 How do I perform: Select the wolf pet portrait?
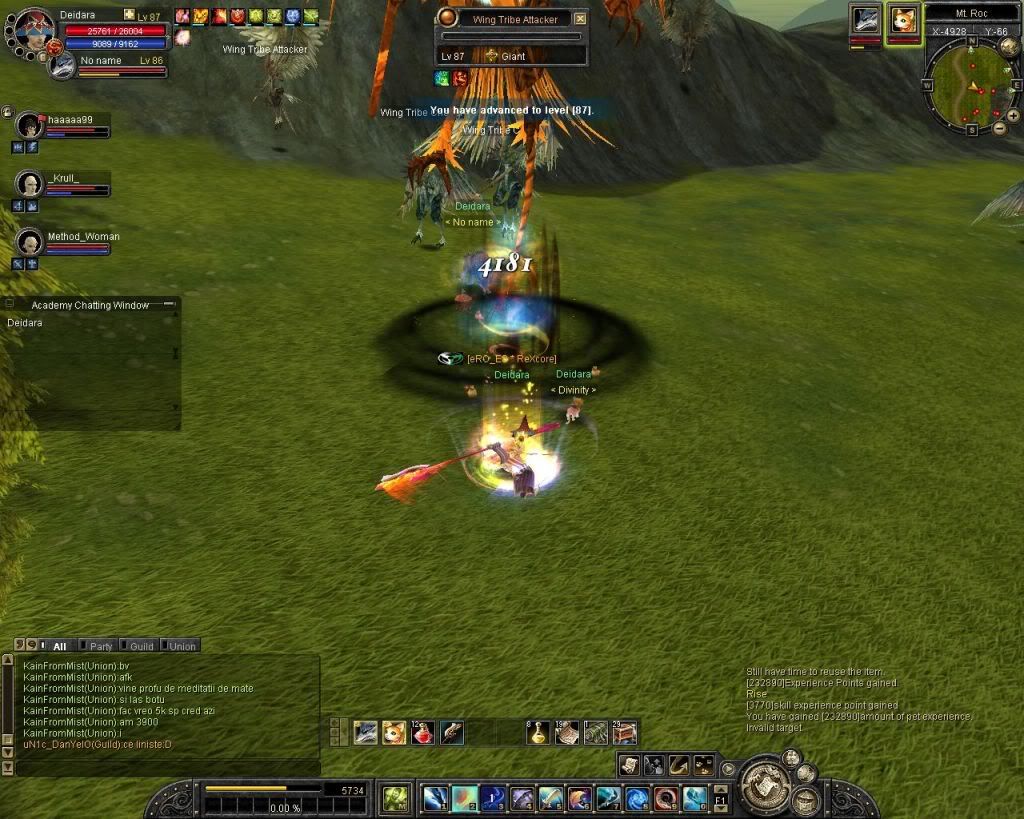coord(866,22)
